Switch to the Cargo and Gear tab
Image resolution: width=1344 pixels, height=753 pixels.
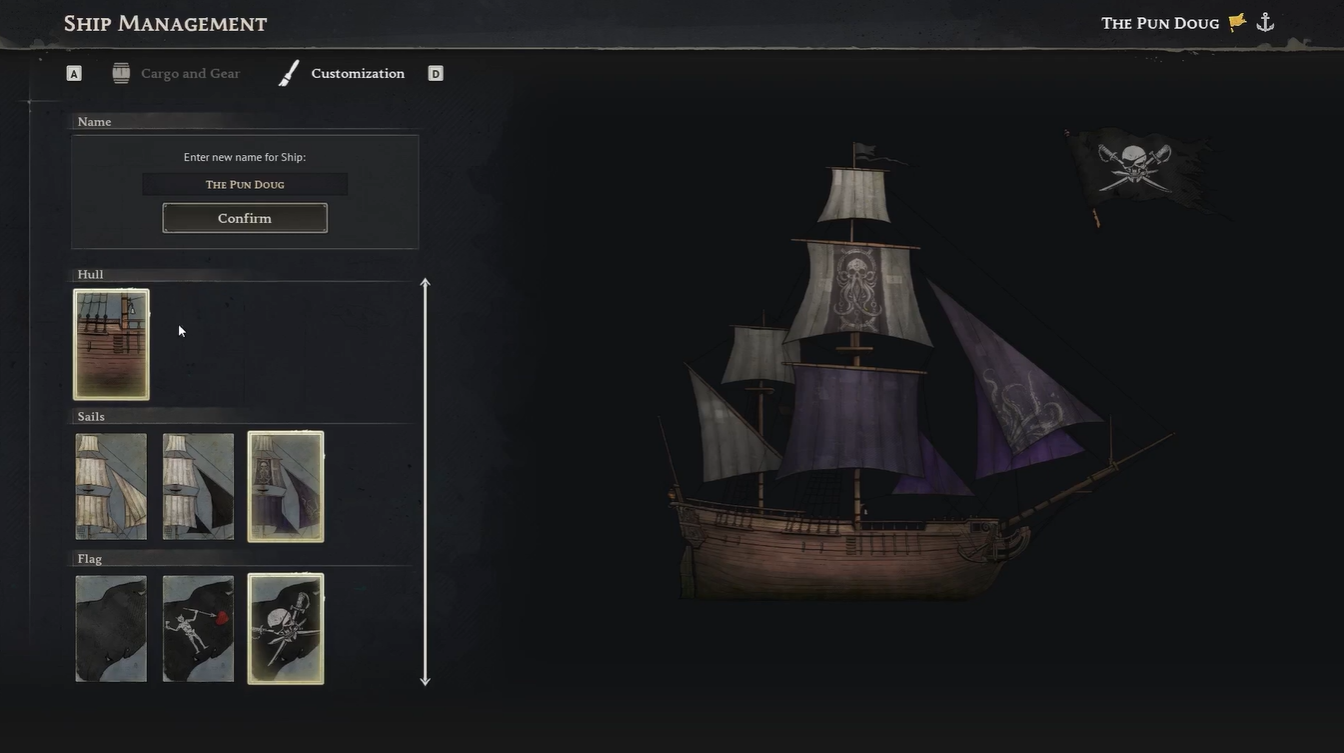click(x=190, y=72)
